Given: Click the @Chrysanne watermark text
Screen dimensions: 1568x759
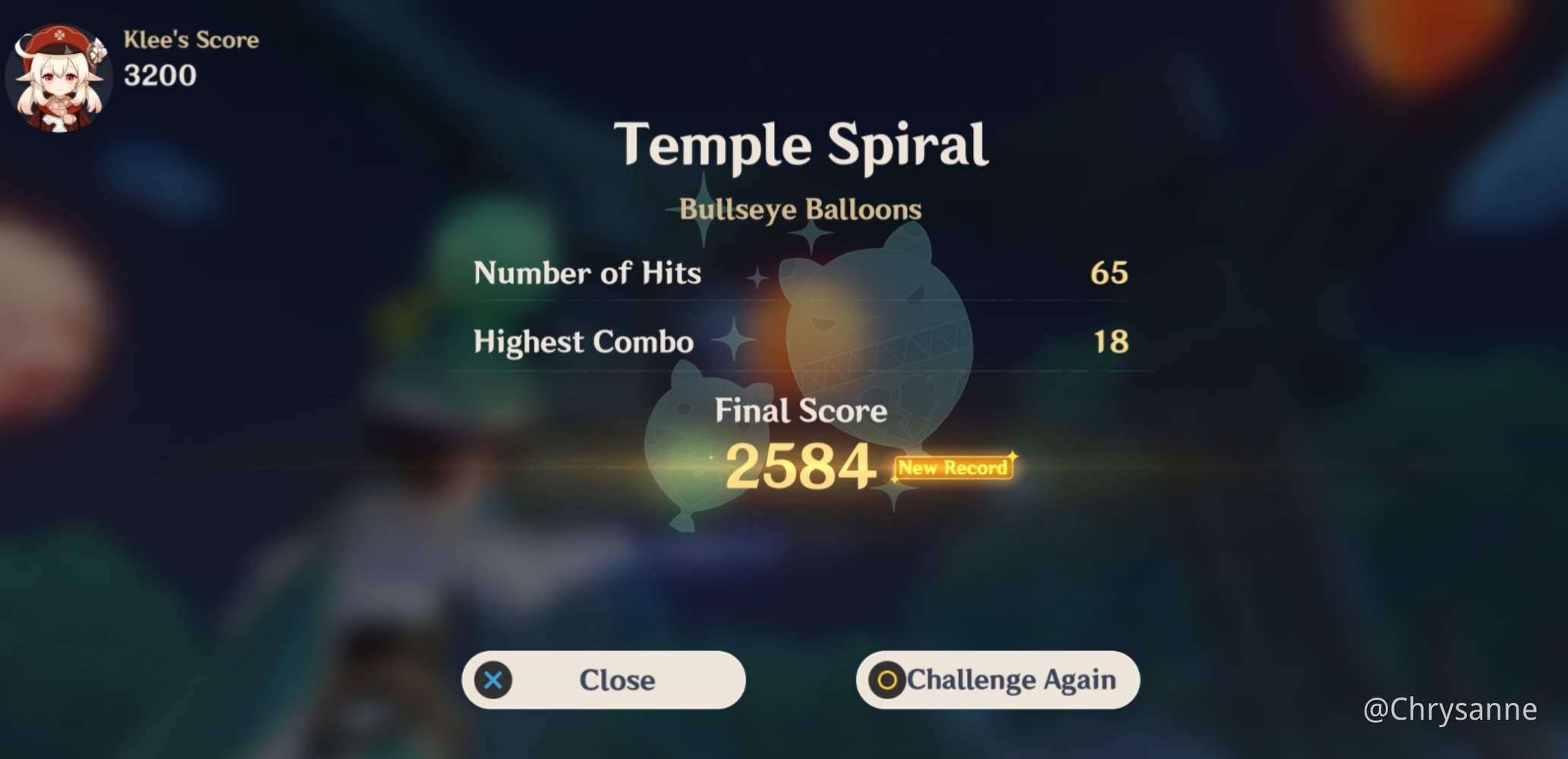Looking at the screenshot, I should pos(1453,711).
